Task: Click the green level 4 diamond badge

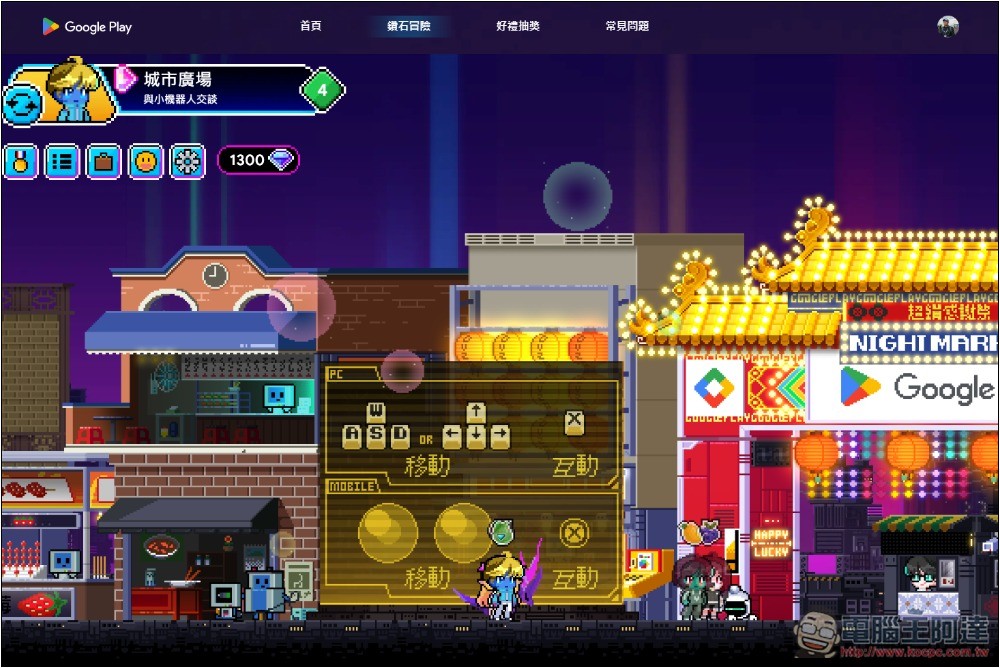Action: [x=322, y=91]
